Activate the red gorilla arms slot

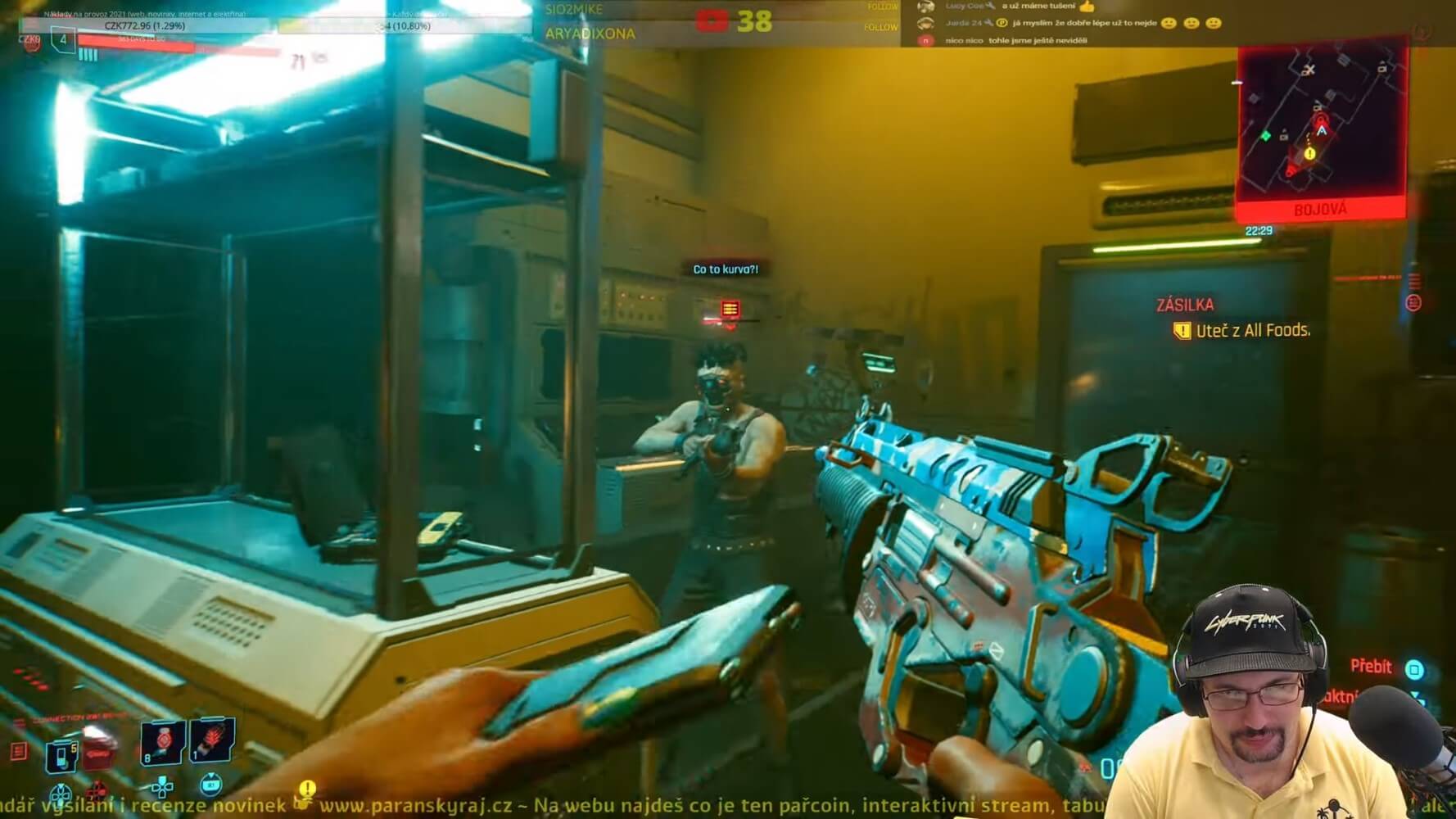[212, 738]
